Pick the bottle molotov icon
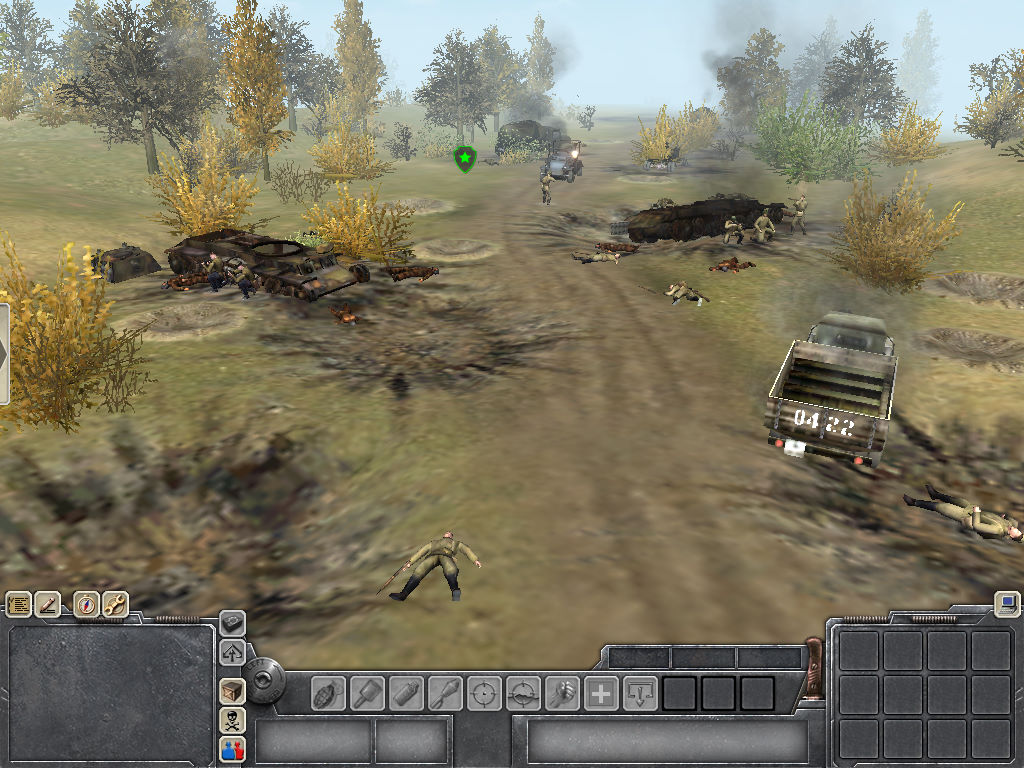The width and height of the screenshot is (1024, 768). tap(406, 693)
